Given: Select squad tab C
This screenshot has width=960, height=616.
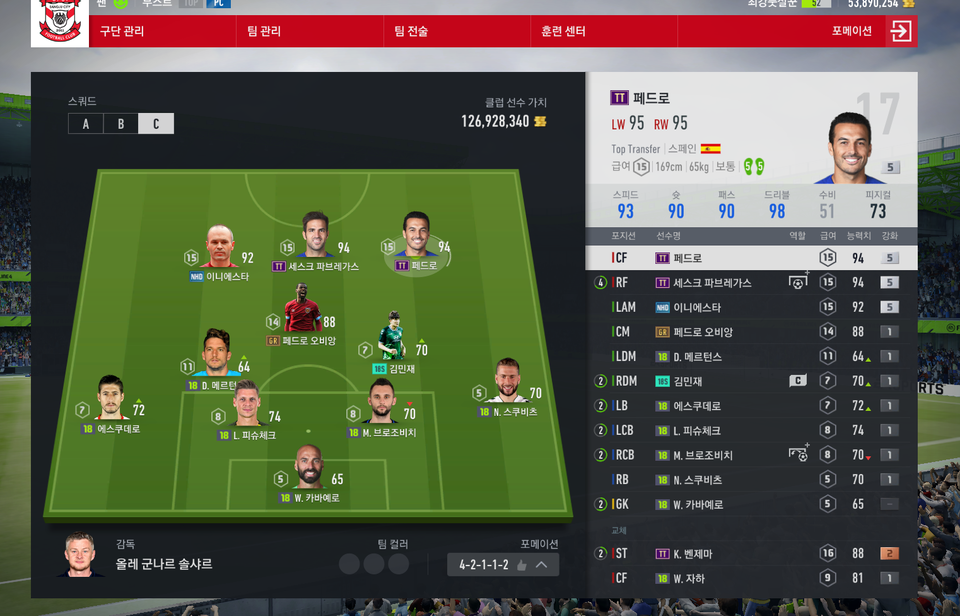Looking at the screenshot, I should pyautogui.click(x=156, y=124).
